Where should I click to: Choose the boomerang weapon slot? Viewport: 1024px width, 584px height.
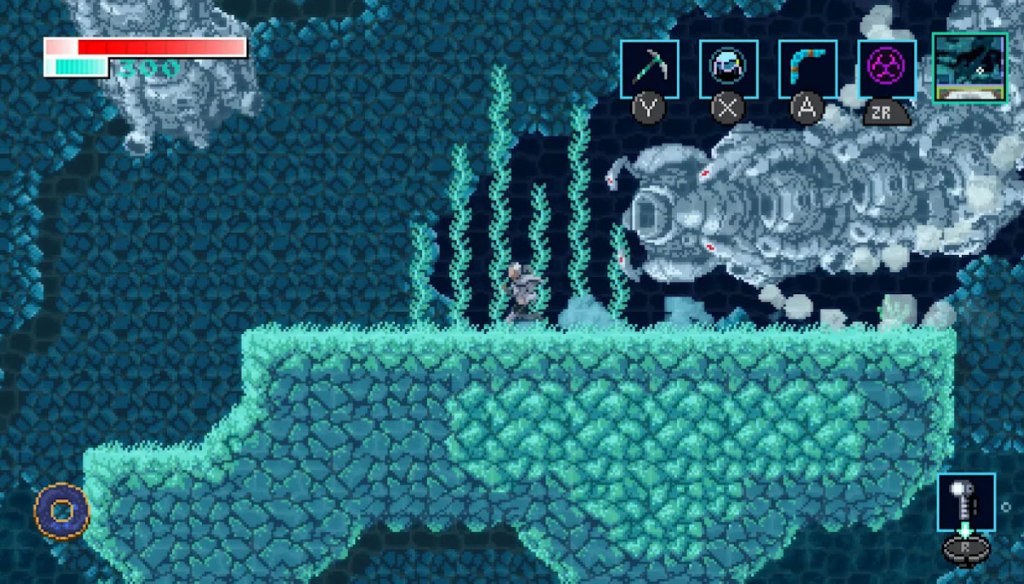pyautogui.click(x=807, y=69)
